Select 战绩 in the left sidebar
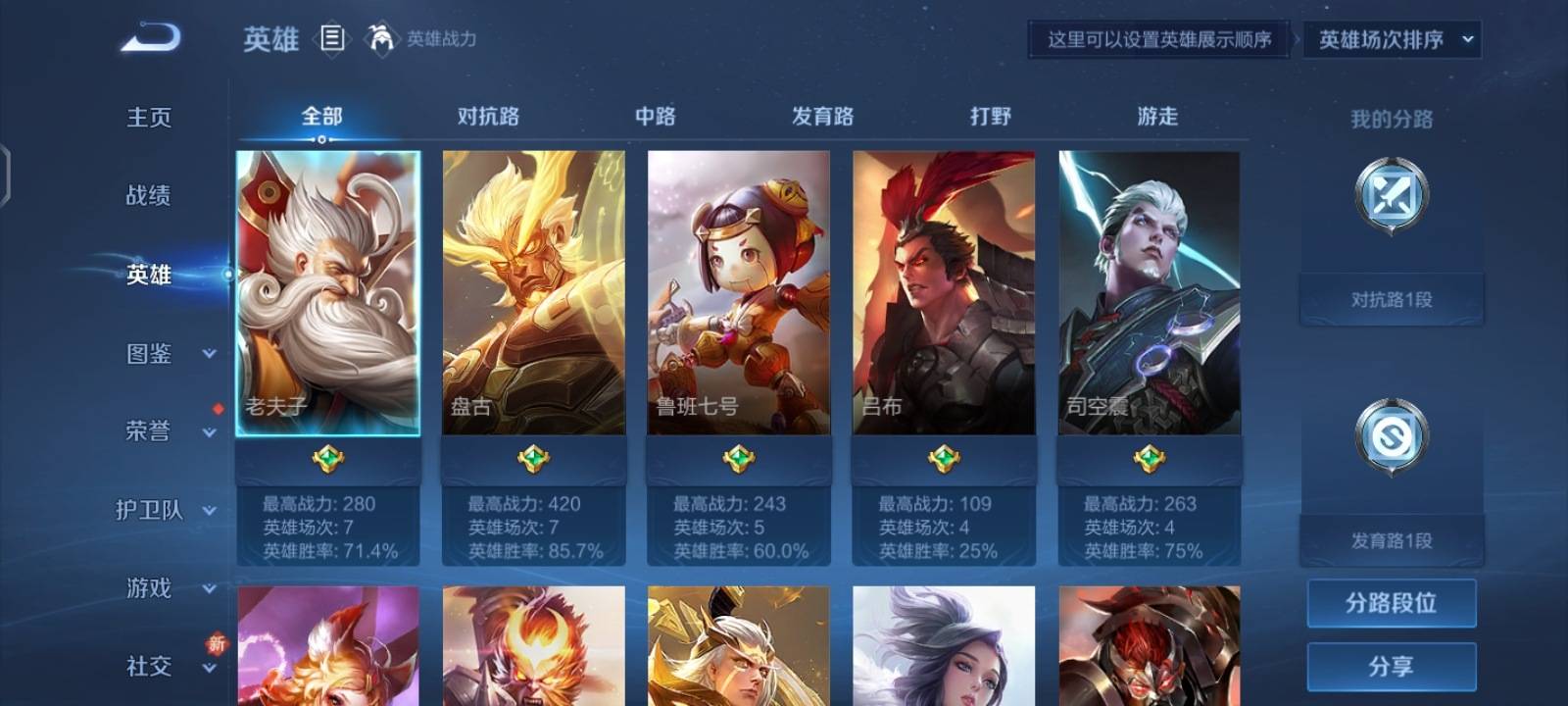 pos(147,196)
